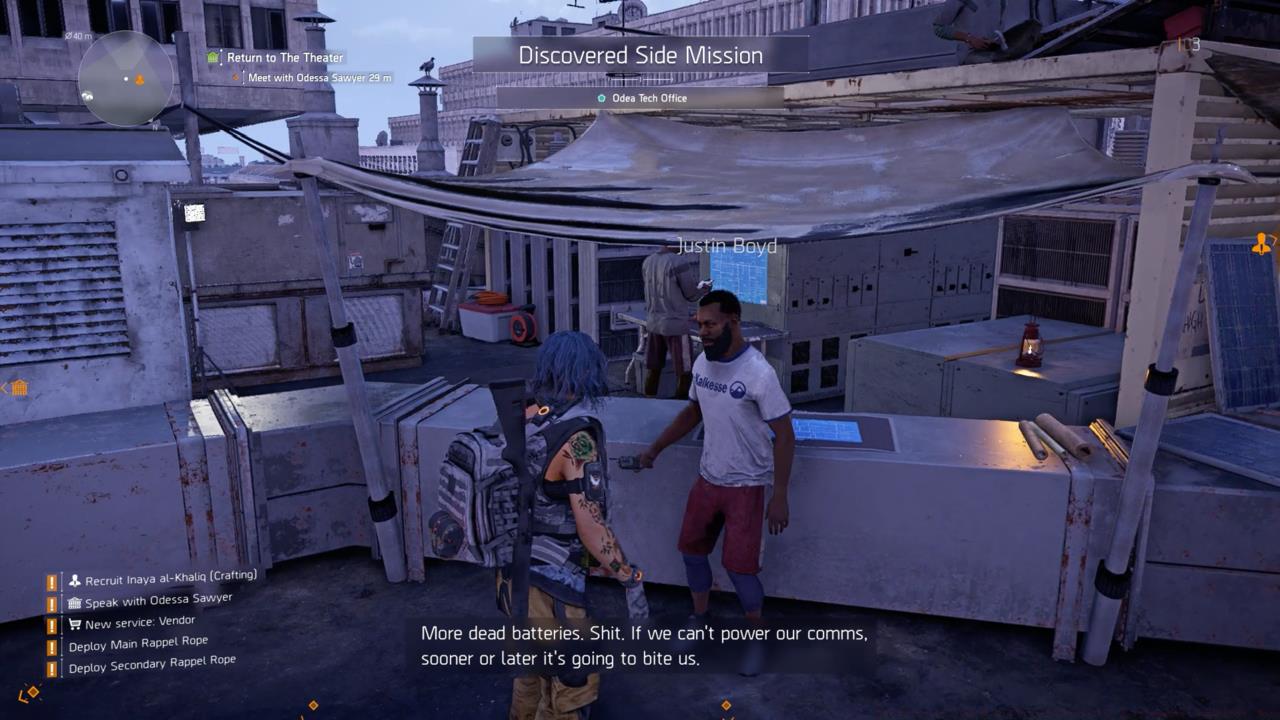
Task: Click the green safehouse icon by Return to The Theater
Action: click(211, 56)
